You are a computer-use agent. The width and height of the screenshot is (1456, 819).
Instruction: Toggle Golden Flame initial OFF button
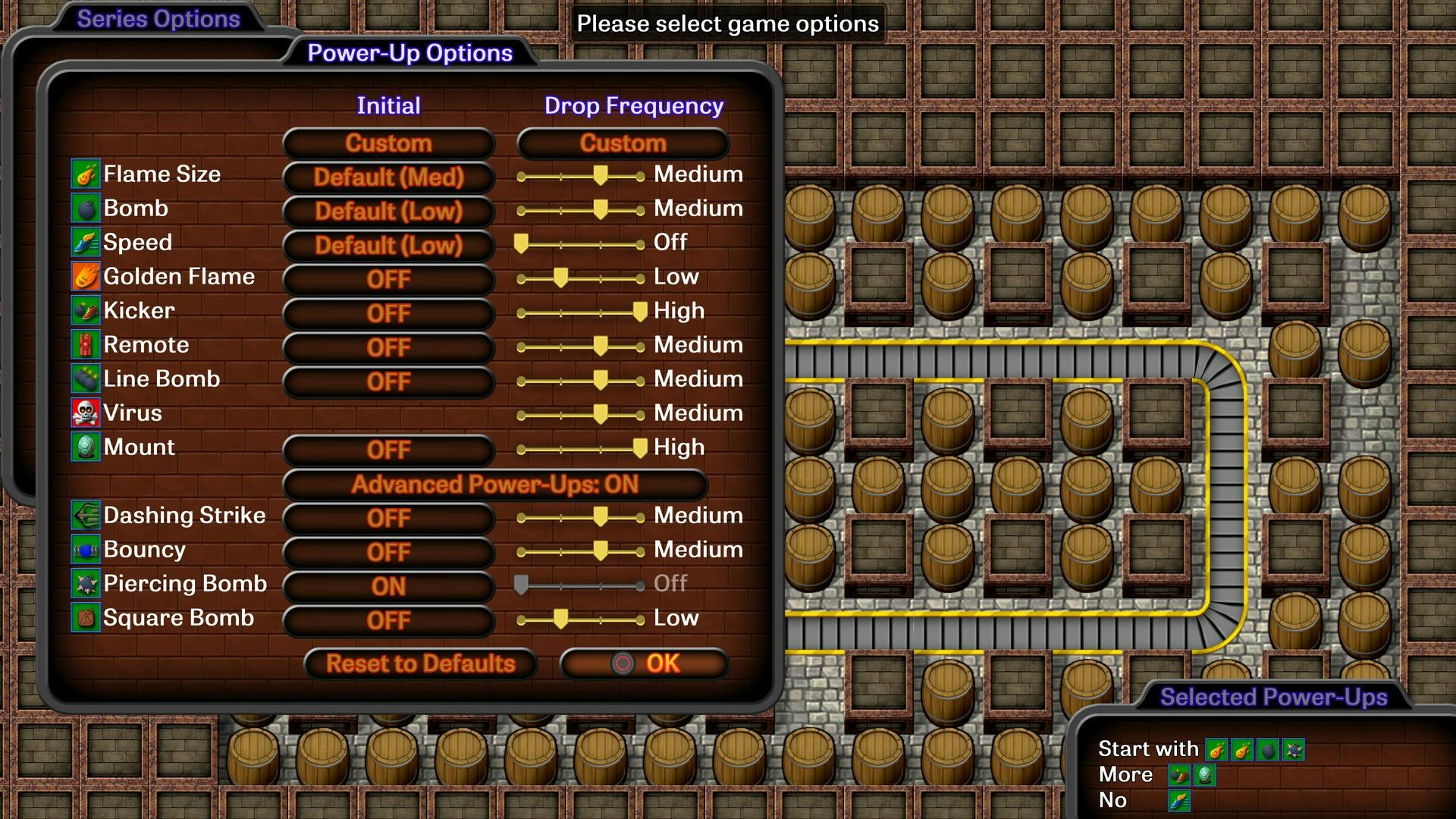(388, 280)
